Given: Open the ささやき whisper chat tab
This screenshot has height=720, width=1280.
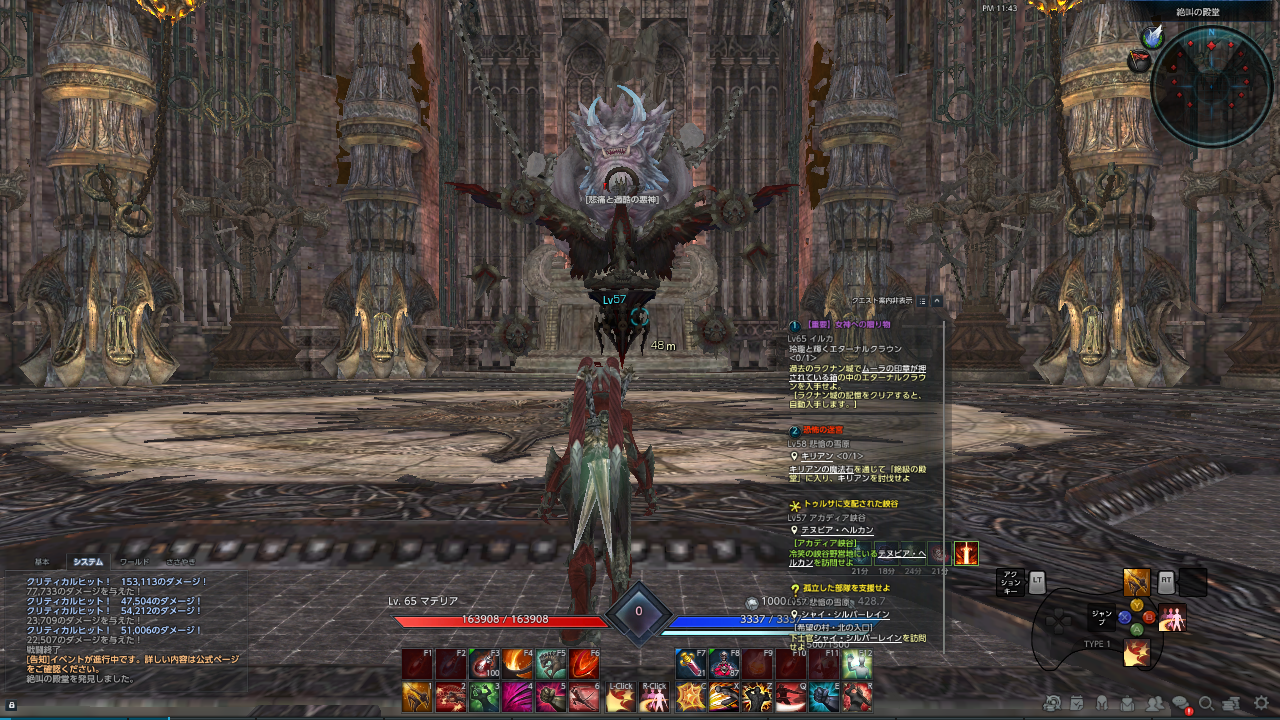Looking at the screenshot, I should (181, 562).
